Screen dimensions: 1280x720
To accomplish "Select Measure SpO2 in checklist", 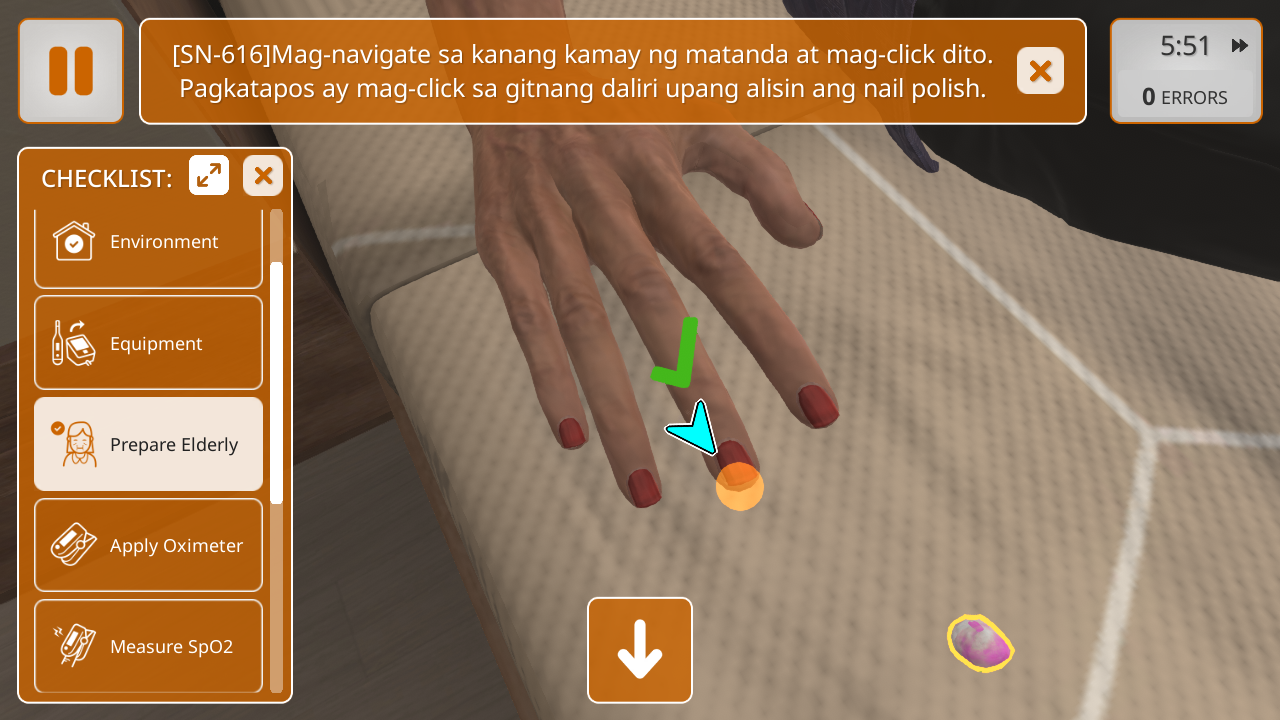I will coord(148,646).
